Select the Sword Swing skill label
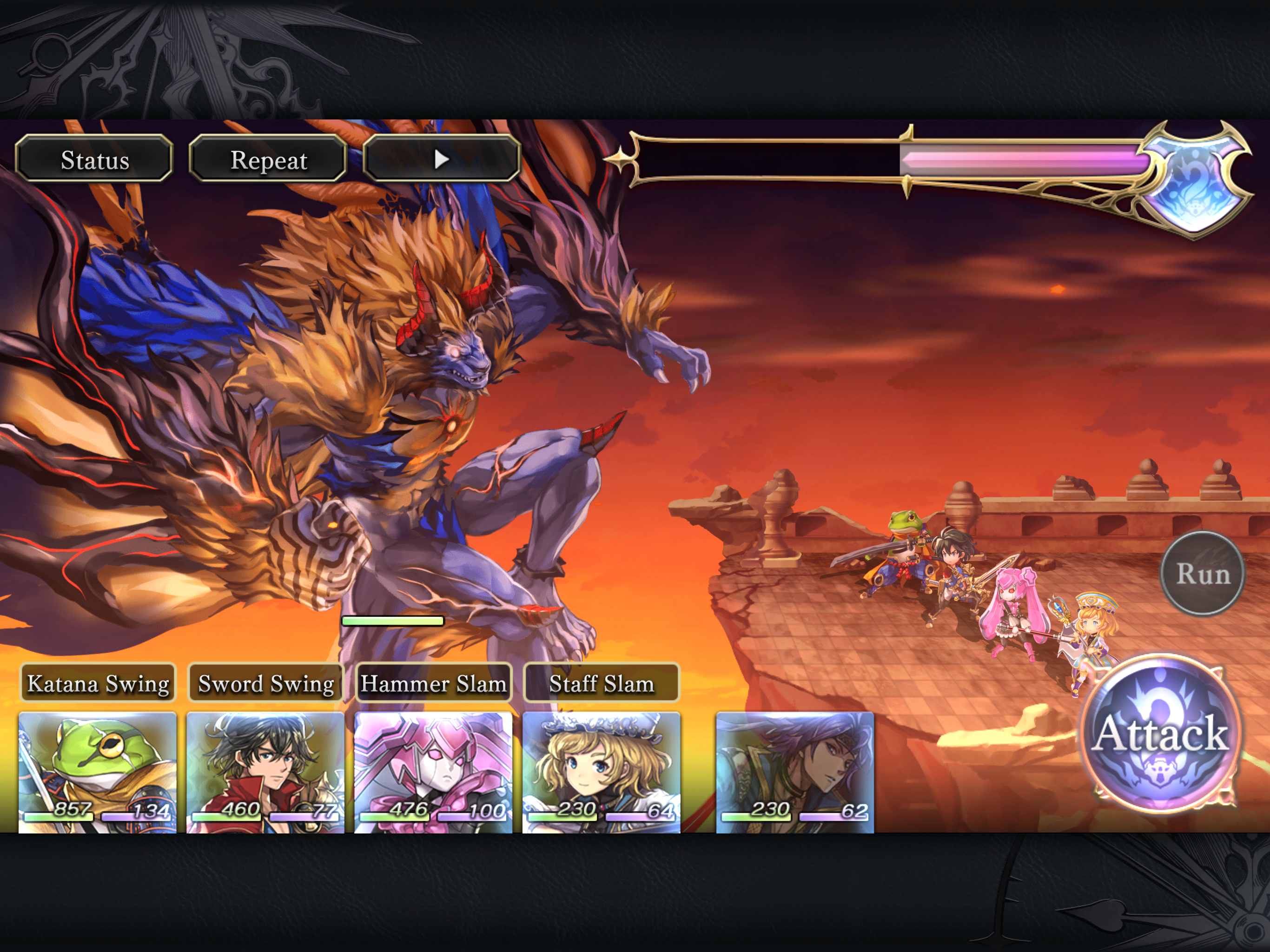This screenshot has height=952, width=1270. [x=265, y=683]
